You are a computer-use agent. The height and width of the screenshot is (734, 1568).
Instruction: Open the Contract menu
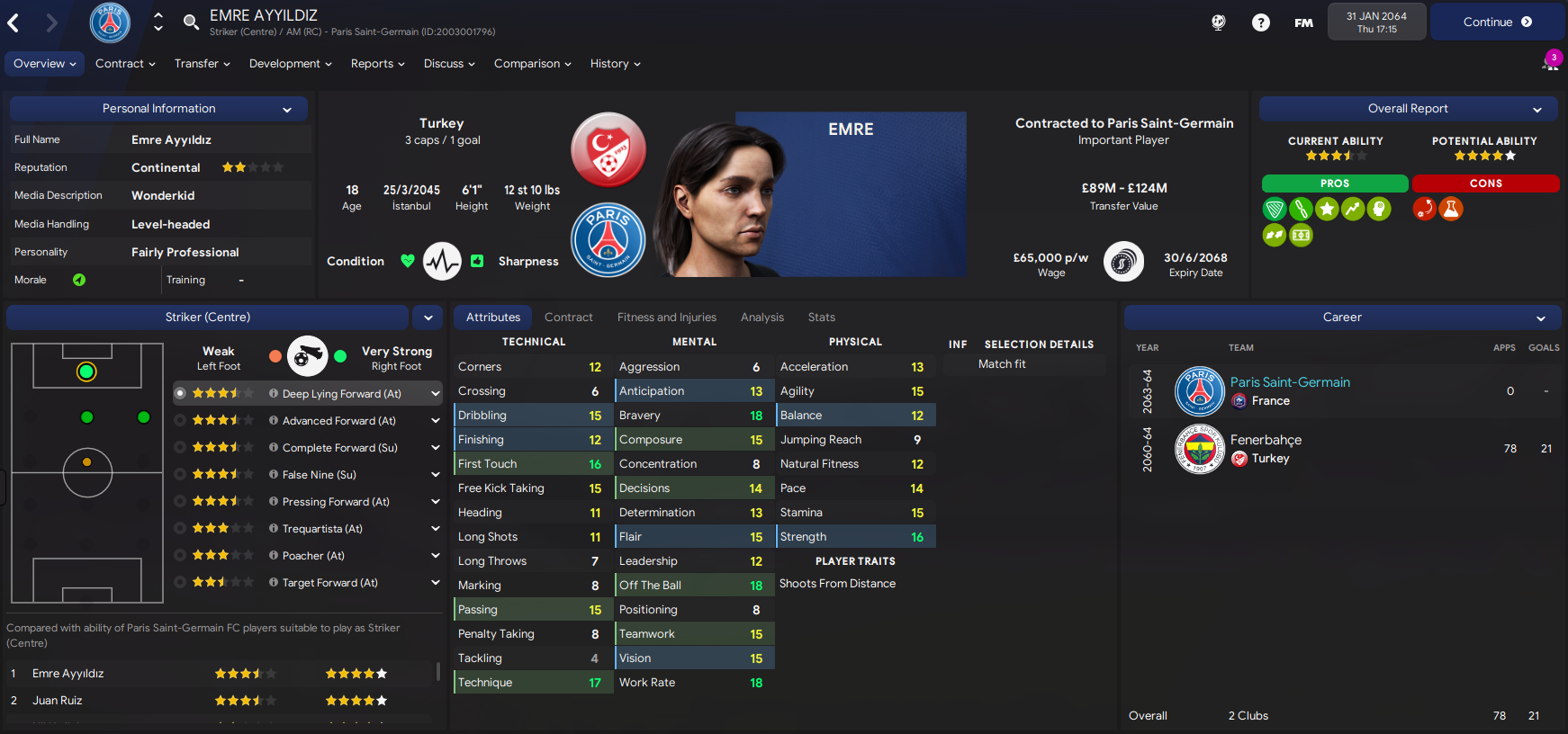(x=125, y=64)
